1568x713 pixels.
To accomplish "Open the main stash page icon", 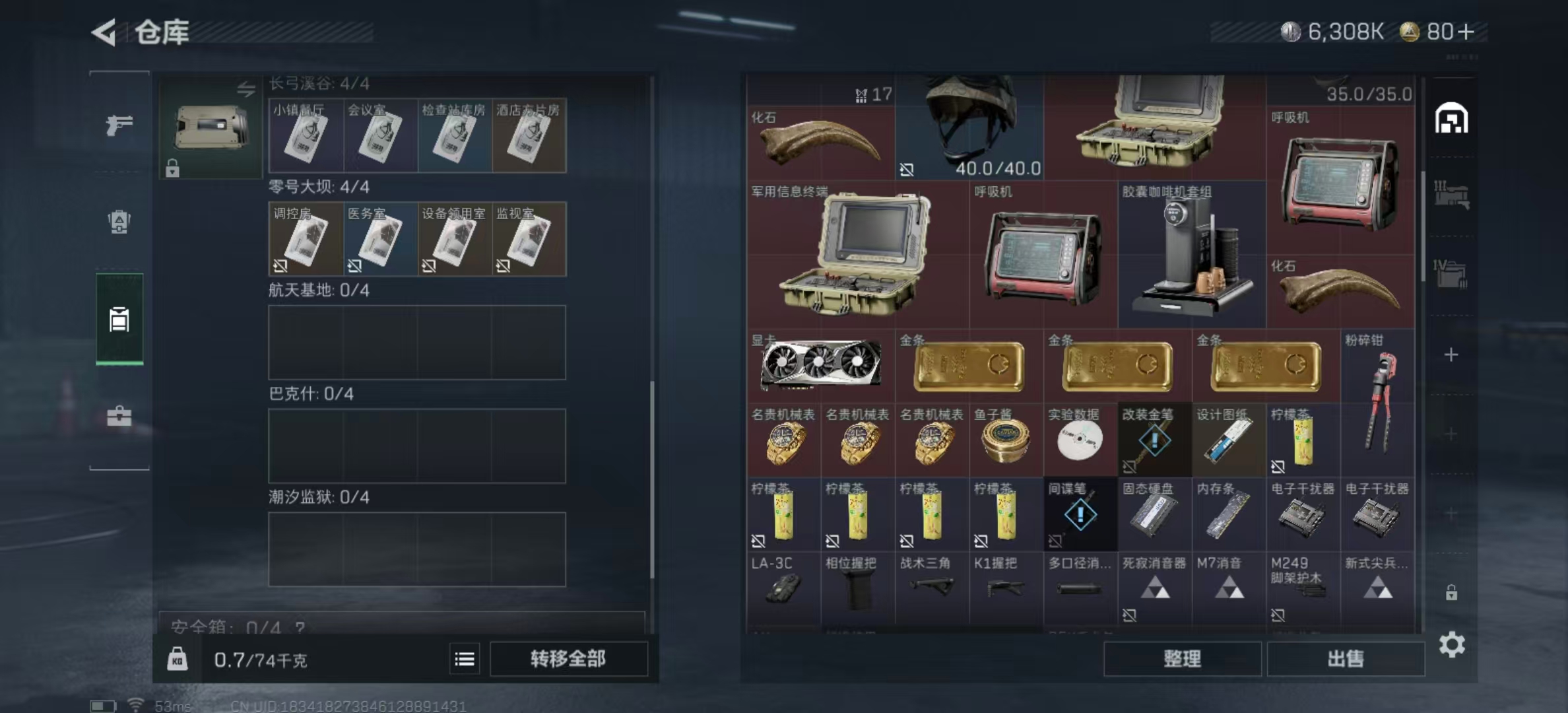I will click(x=1451, y=119).
